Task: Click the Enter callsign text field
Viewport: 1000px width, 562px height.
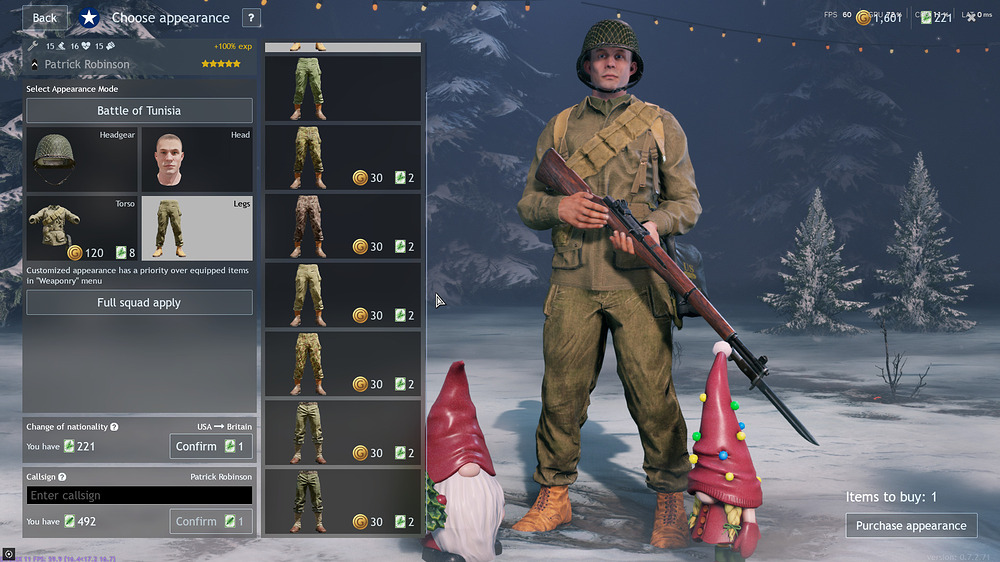Action: (139, 495)
